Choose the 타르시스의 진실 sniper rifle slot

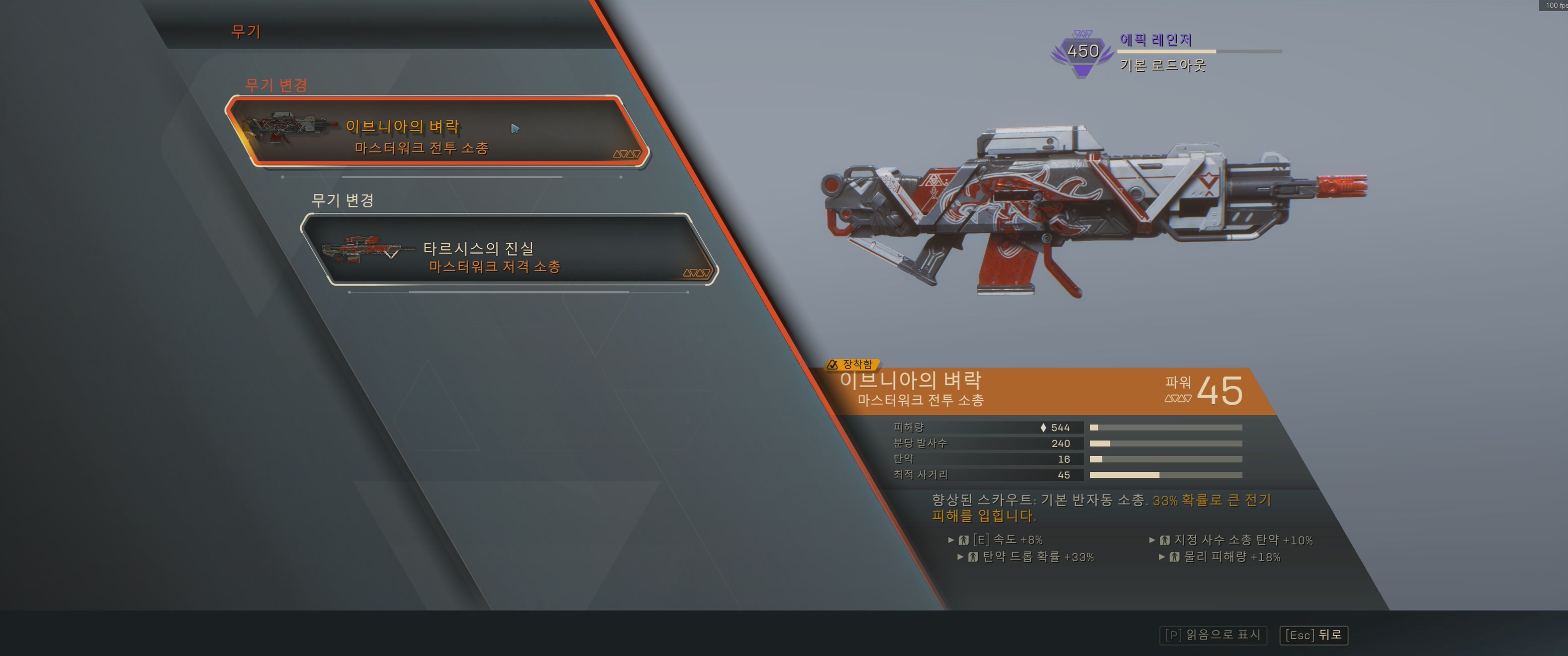click(x=510, y=250)
